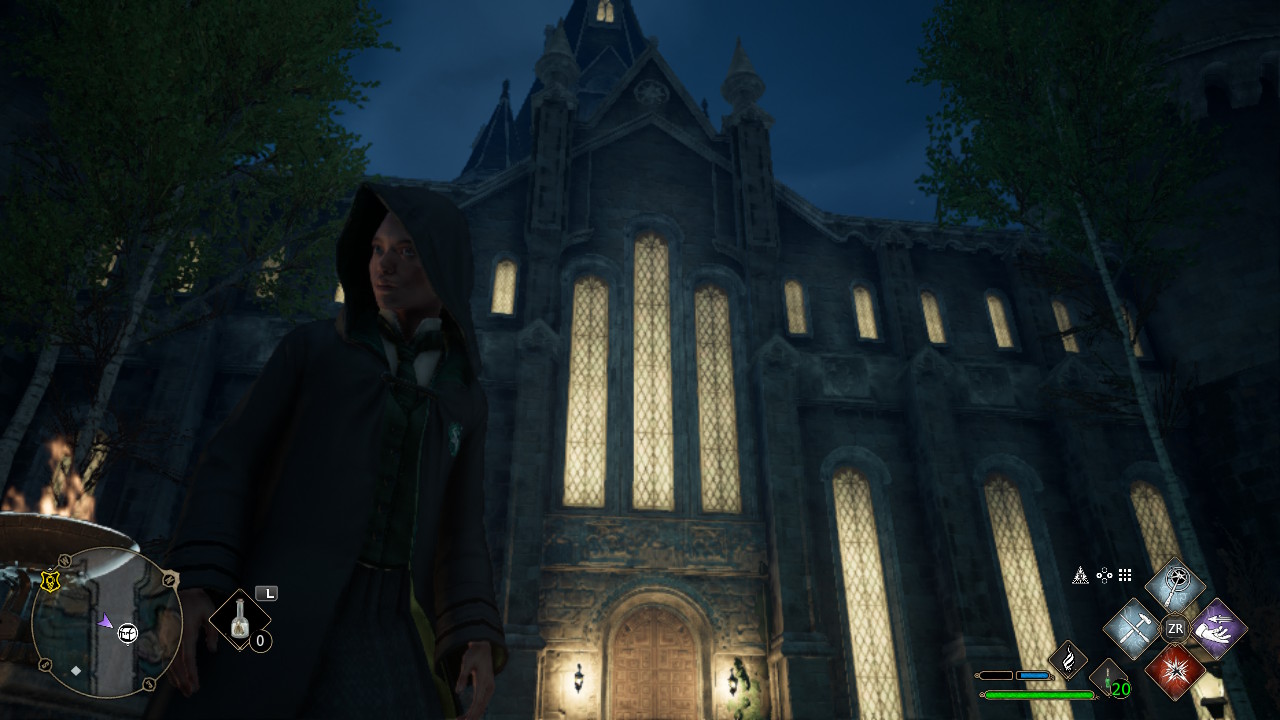Click the triangle eye icon above spells

coord(1081,575)
